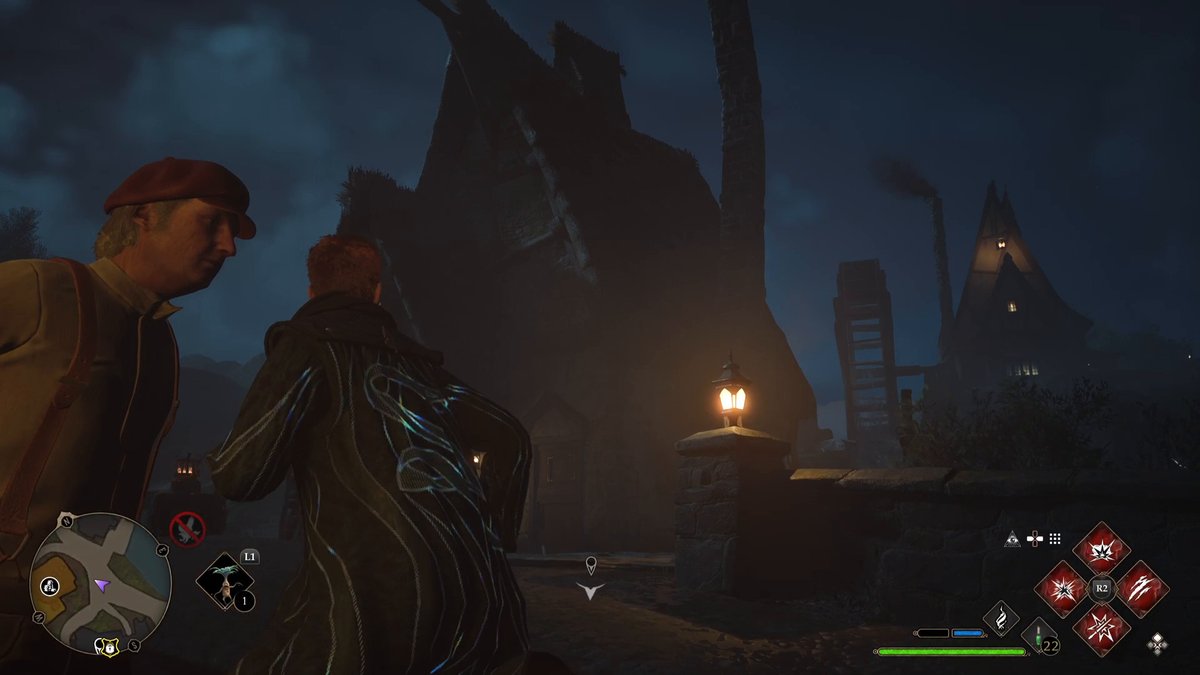1200x675 pixels.
Task: Click the white grid of dots icon
Action: pos(1055,538)
